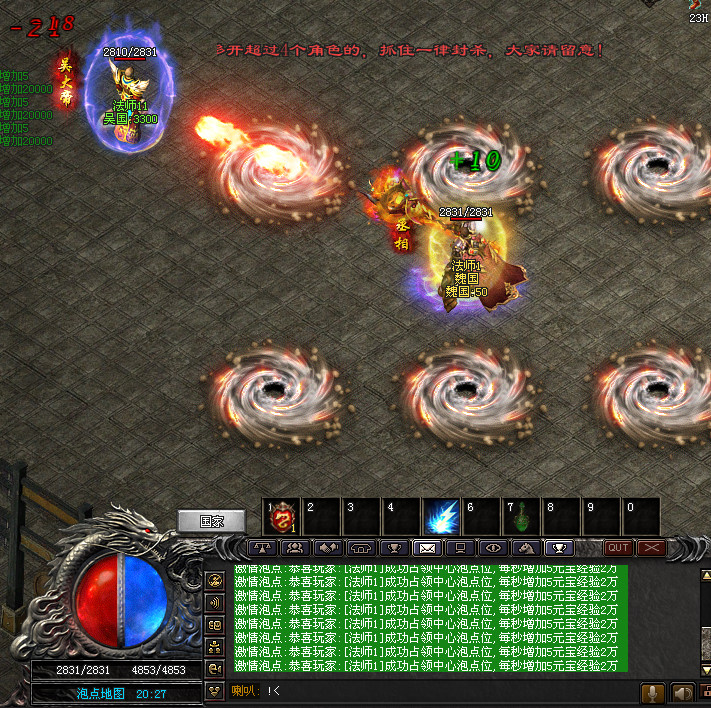Image resolution: width=711 pixels, height=708 pixels.
Task: Click the handshake trade toolbar button
Action: click(327, 548)
